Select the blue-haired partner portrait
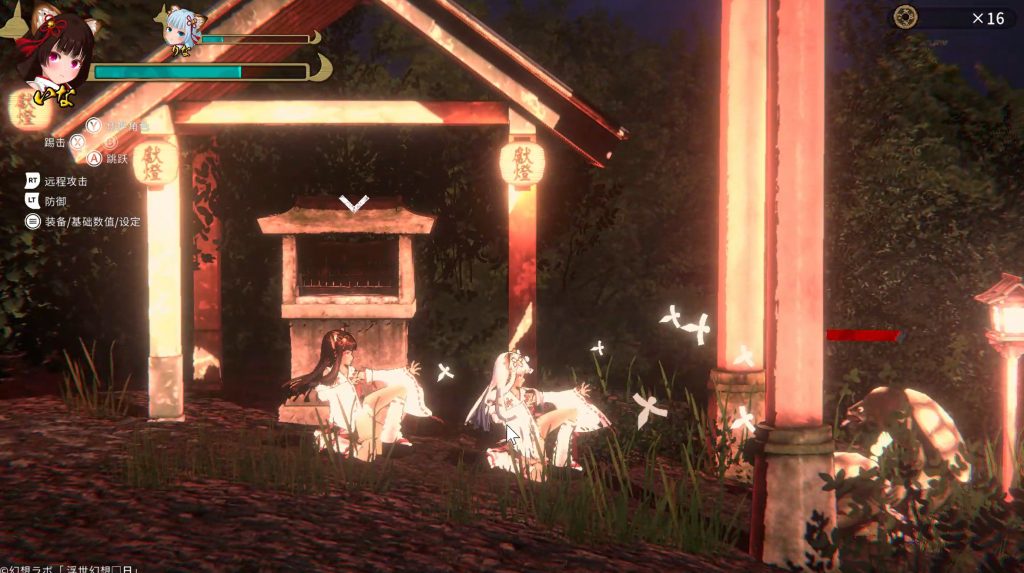The image size is (1024, 573). [181, 27]
